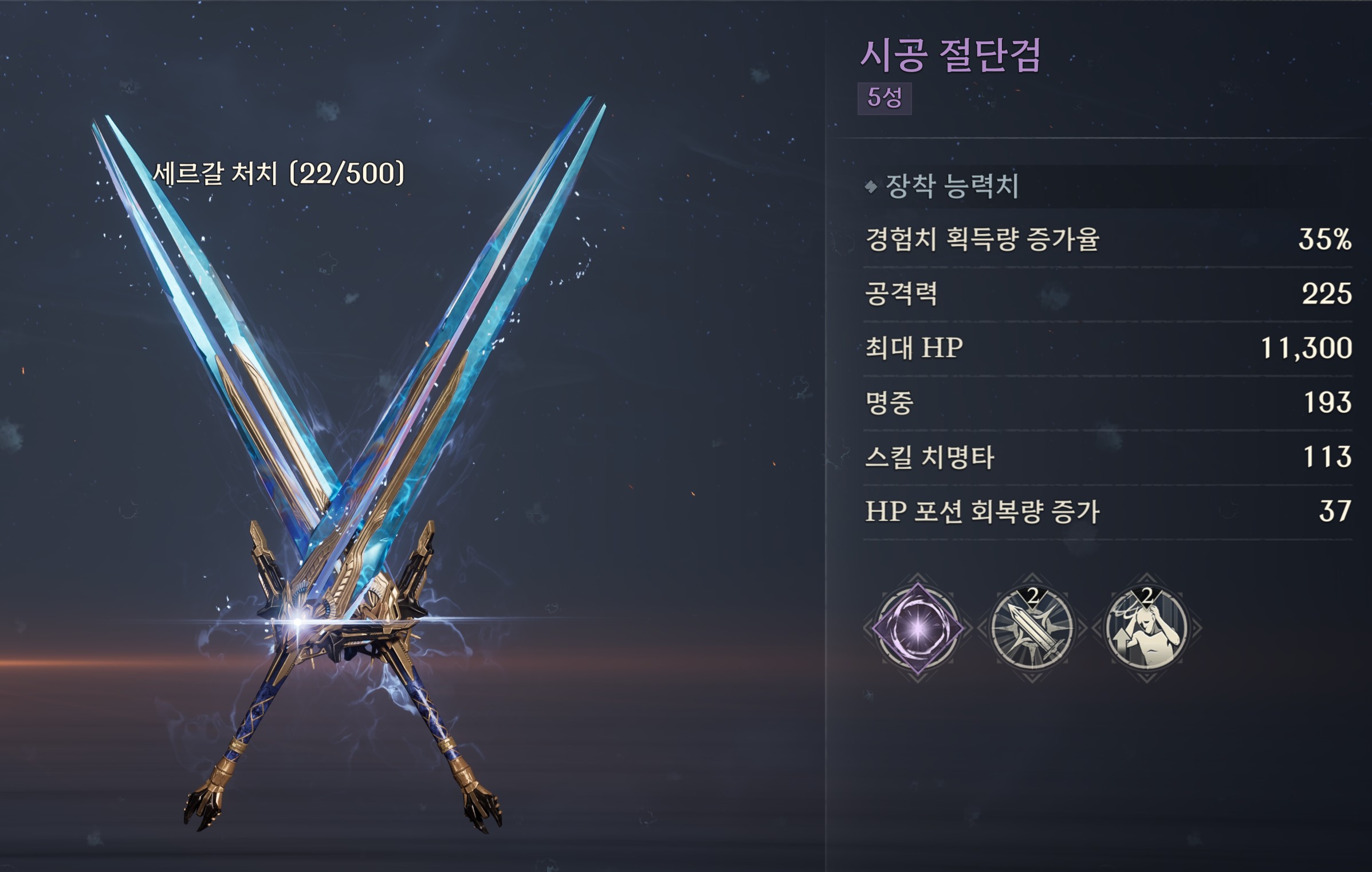This screenshot has height=872, width=1372.
Task: Click the 5성 star grade badge
Action: pyautogui.click(x=884, y=98)
